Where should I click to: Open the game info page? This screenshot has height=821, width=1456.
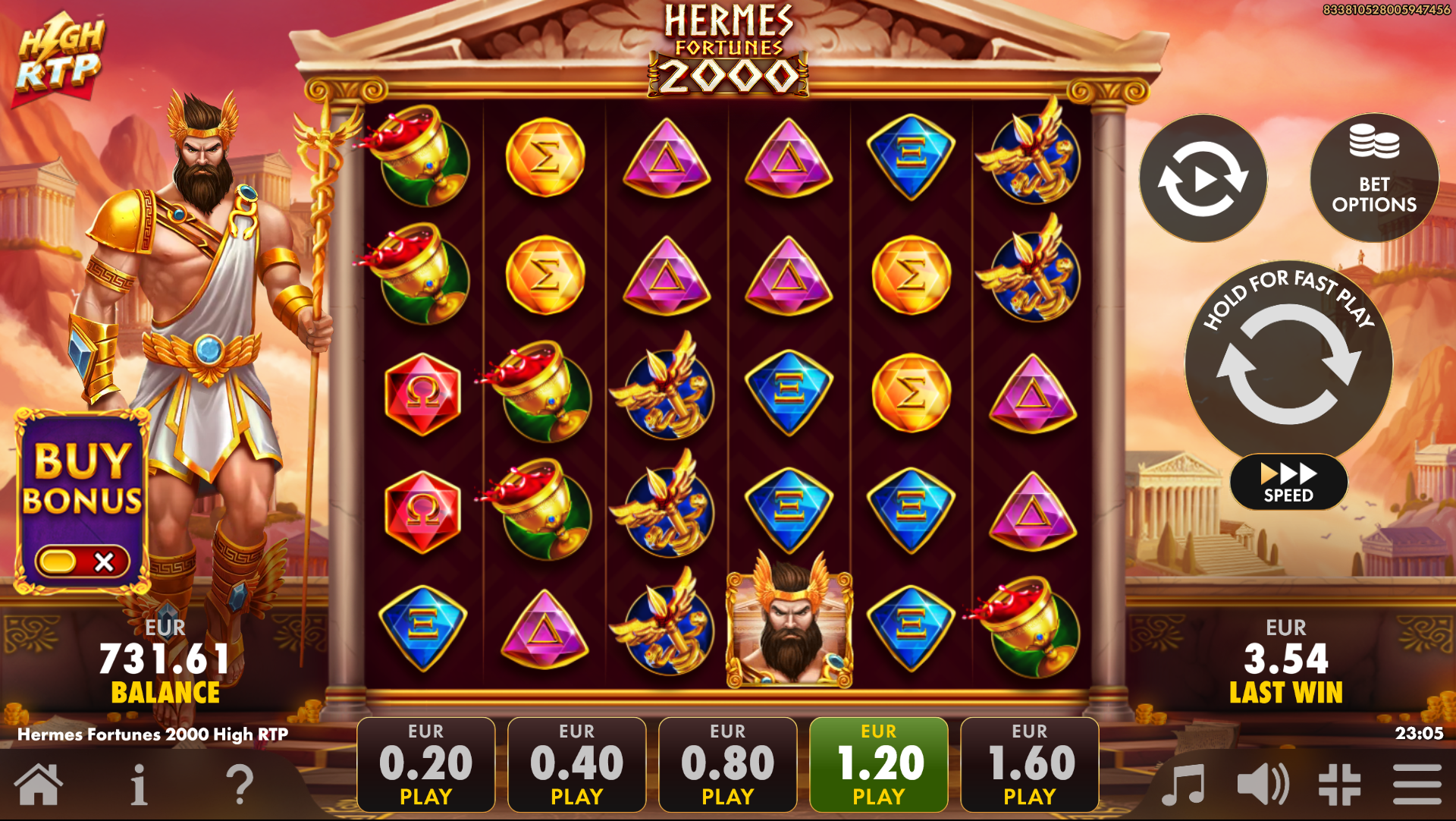coord(139,785)
